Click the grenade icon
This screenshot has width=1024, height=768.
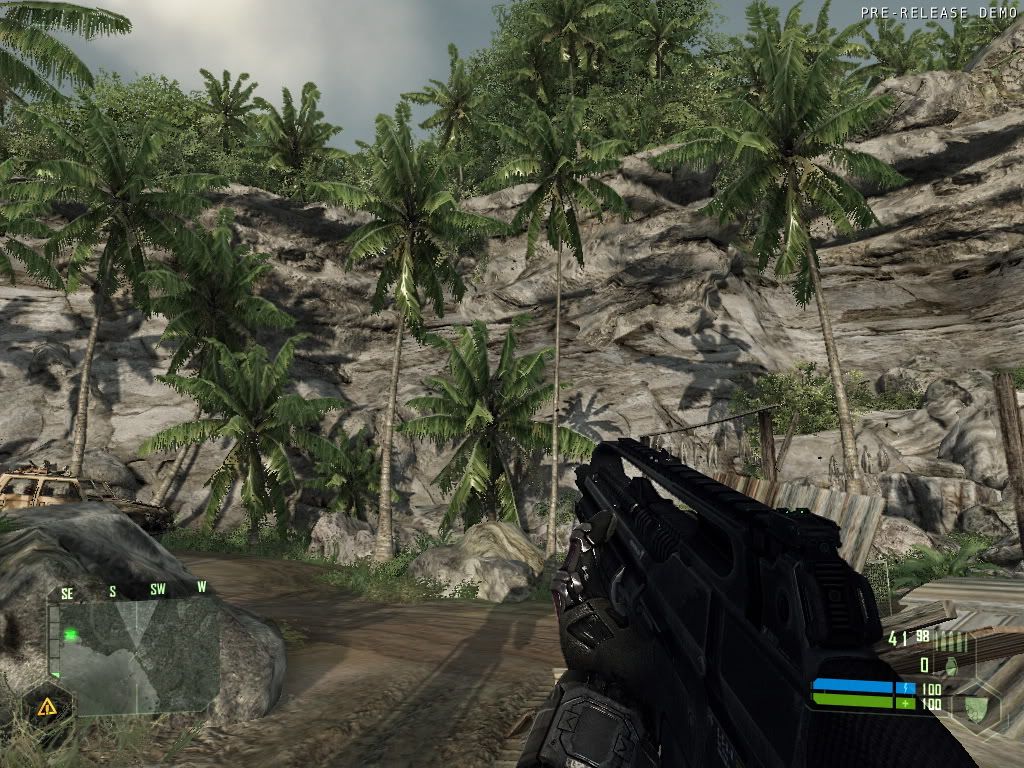point(951,665)
